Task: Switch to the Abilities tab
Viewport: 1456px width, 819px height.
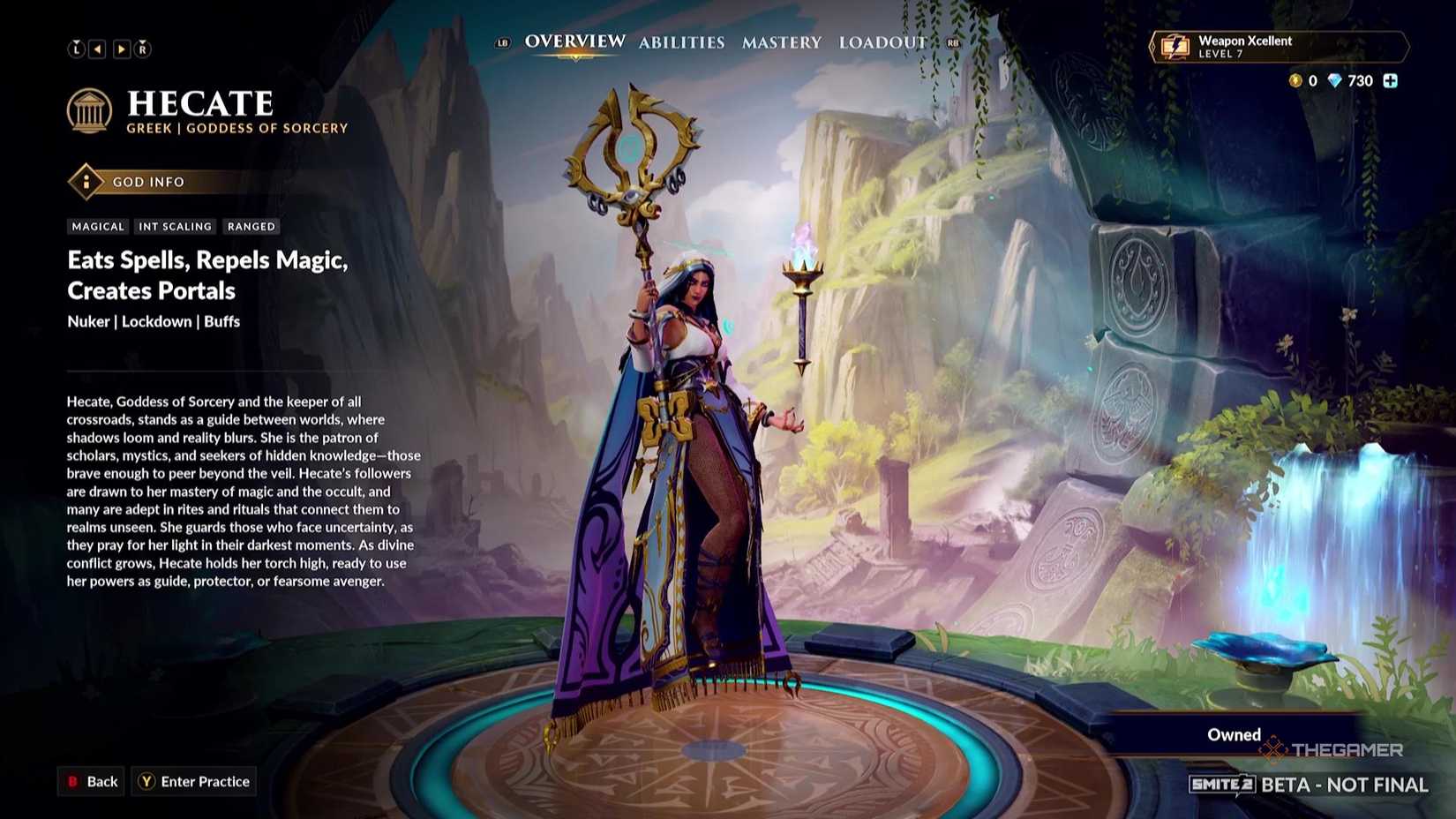Action: [x=681, y=41]
